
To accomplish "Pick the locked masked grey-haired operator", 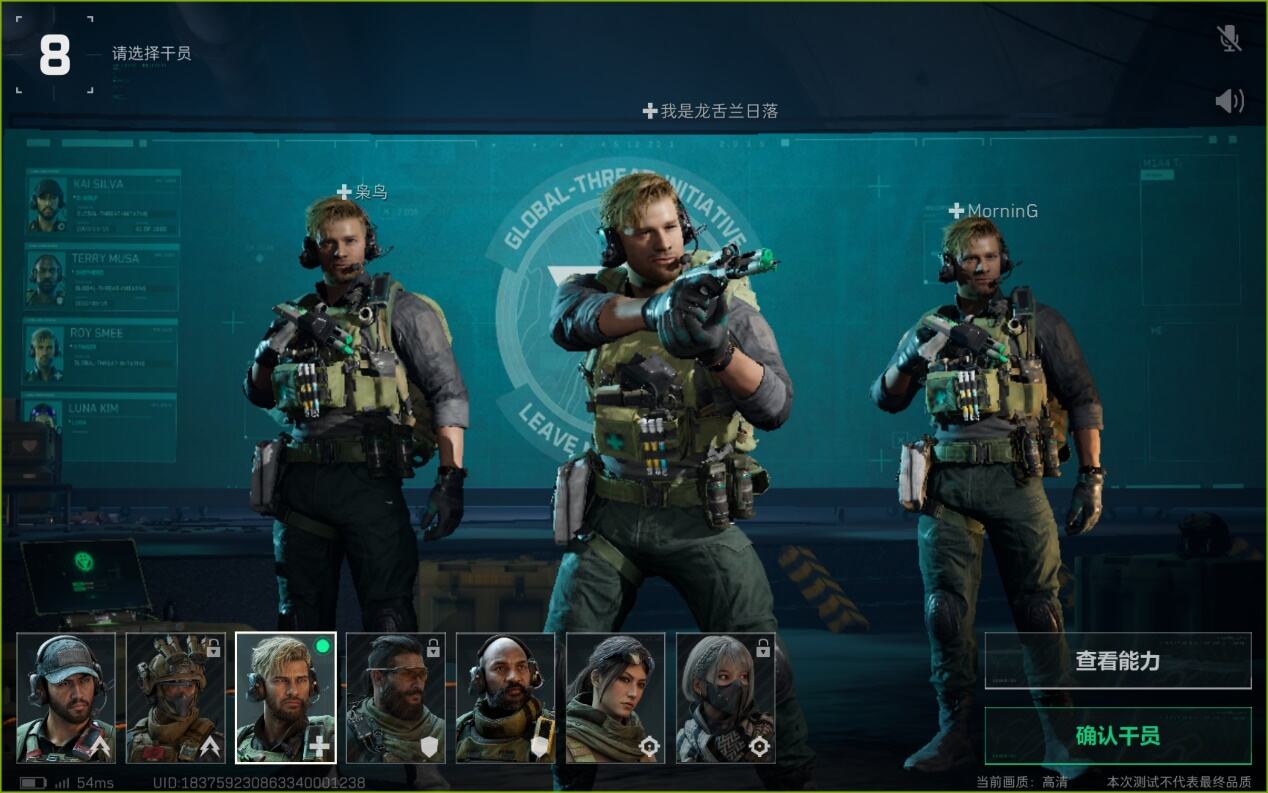I will [726, 697].
